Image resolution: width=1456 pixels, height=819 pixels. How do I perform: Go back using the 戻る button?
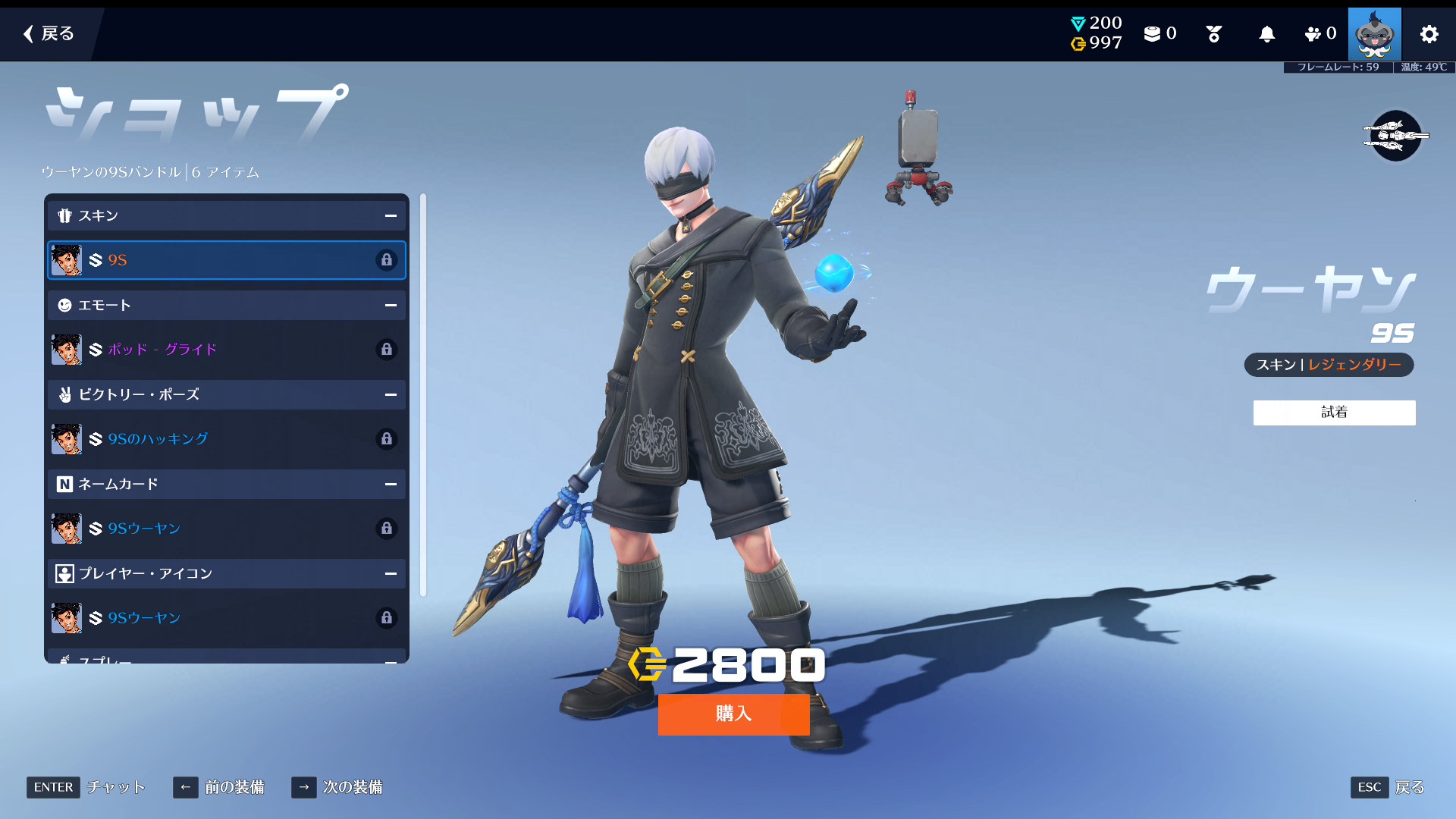pyautogui.click(x=49, y=33)
